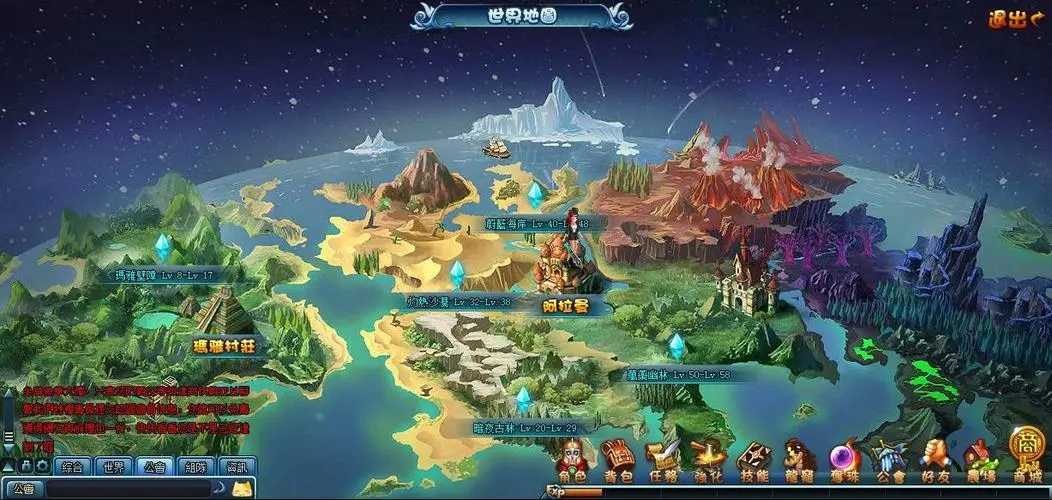Open the 商城 shop
The width and height of the screenshot is (1052, 500).
tap(1026, 455)
